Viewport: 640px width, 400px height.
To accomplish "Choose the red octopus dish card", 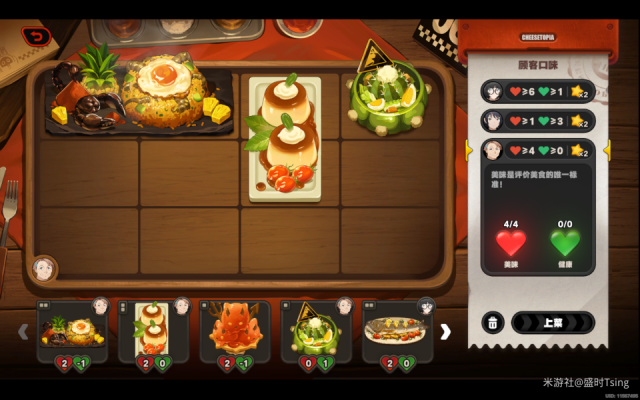I will (235, 330).
